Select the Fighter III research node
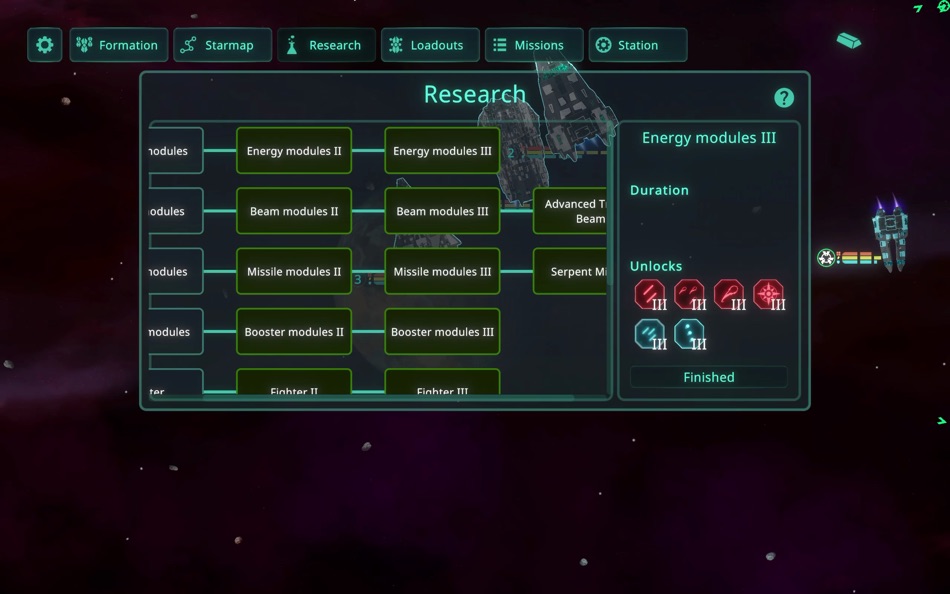 click(x=442, y=385)
